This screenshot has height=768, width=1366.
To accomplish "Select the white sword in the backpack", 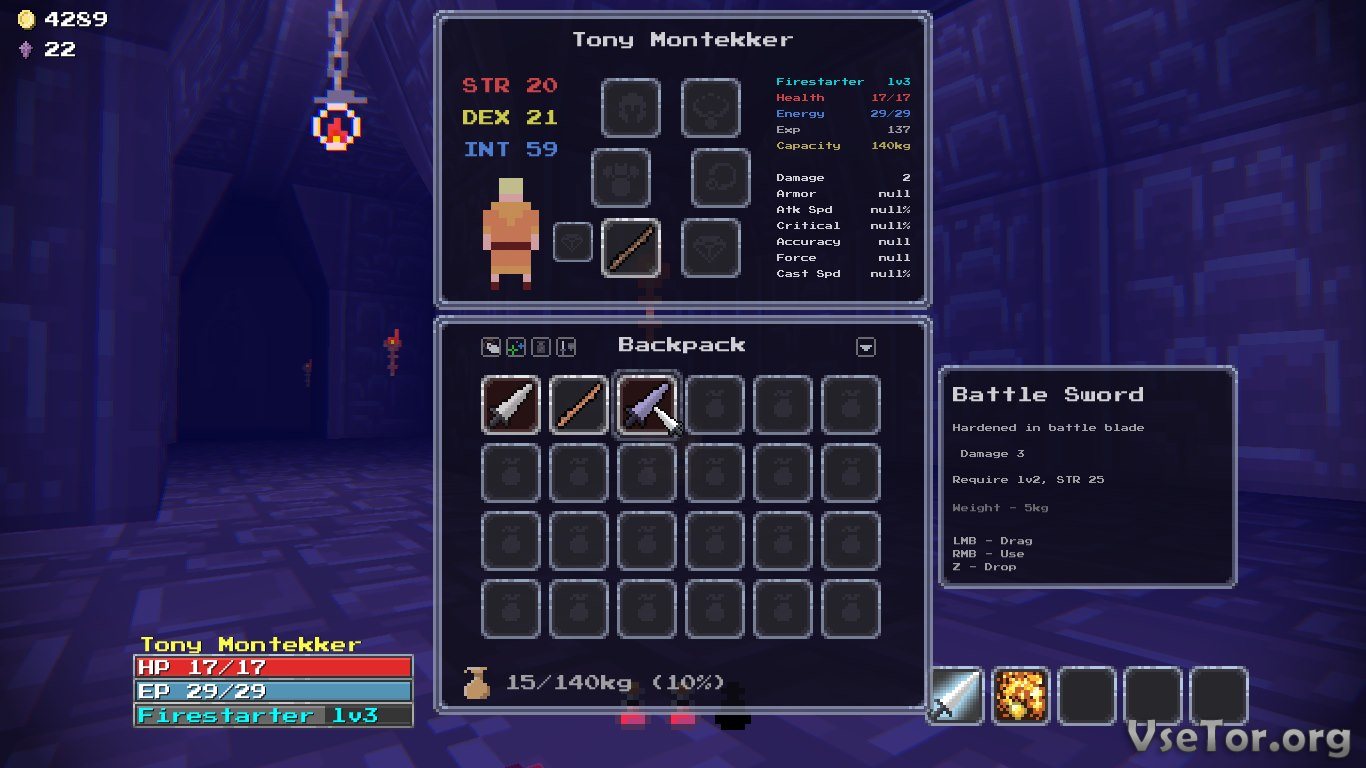I will coord(511,405).
